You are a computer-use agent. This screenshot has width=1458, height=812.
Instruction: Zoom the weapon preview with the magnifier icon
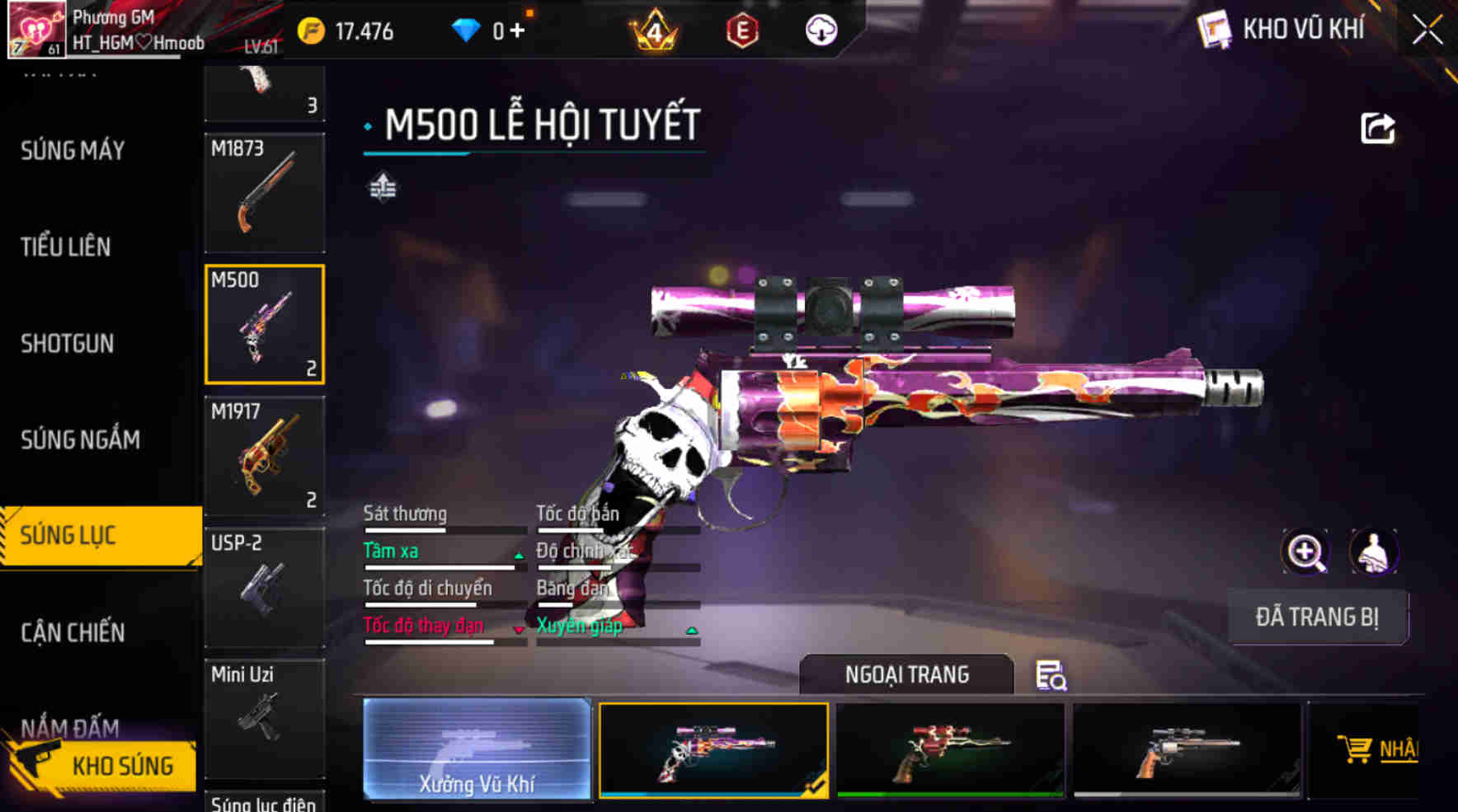pos(1306,552)
